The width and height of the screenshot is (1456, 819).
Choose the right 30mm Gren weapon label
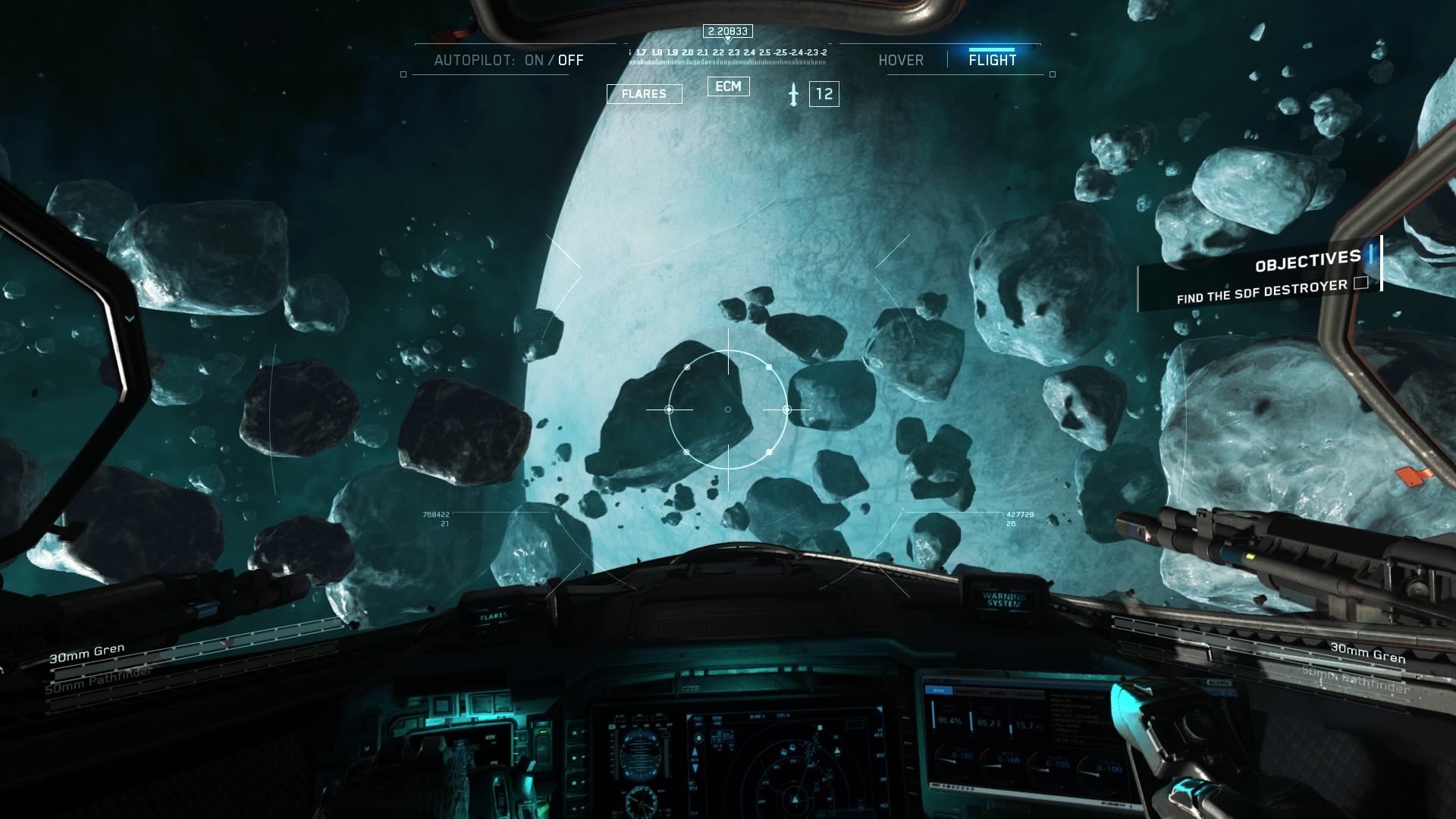pyautogui.click(x=1367, y=652)
